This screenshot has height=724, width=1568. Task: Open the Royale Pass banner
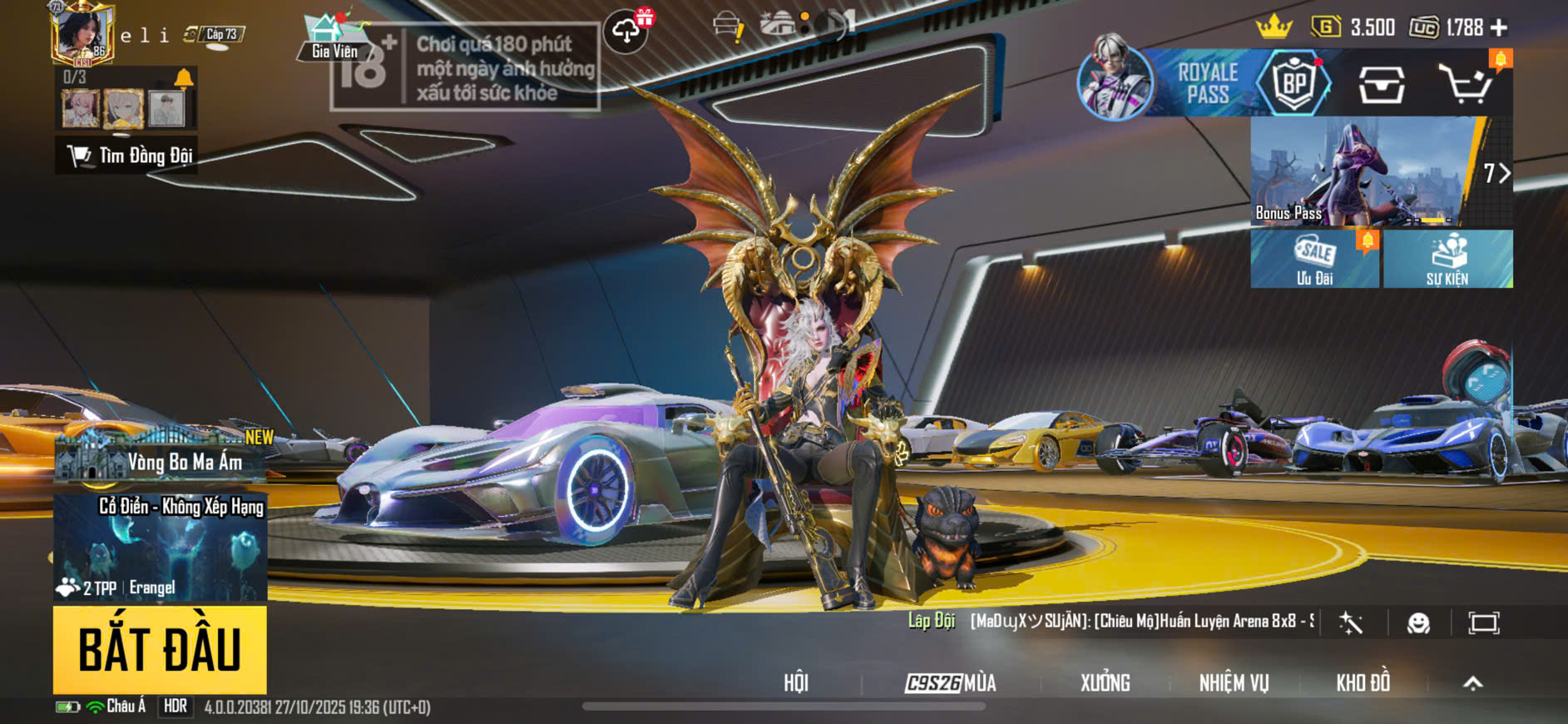point(1204,83)
